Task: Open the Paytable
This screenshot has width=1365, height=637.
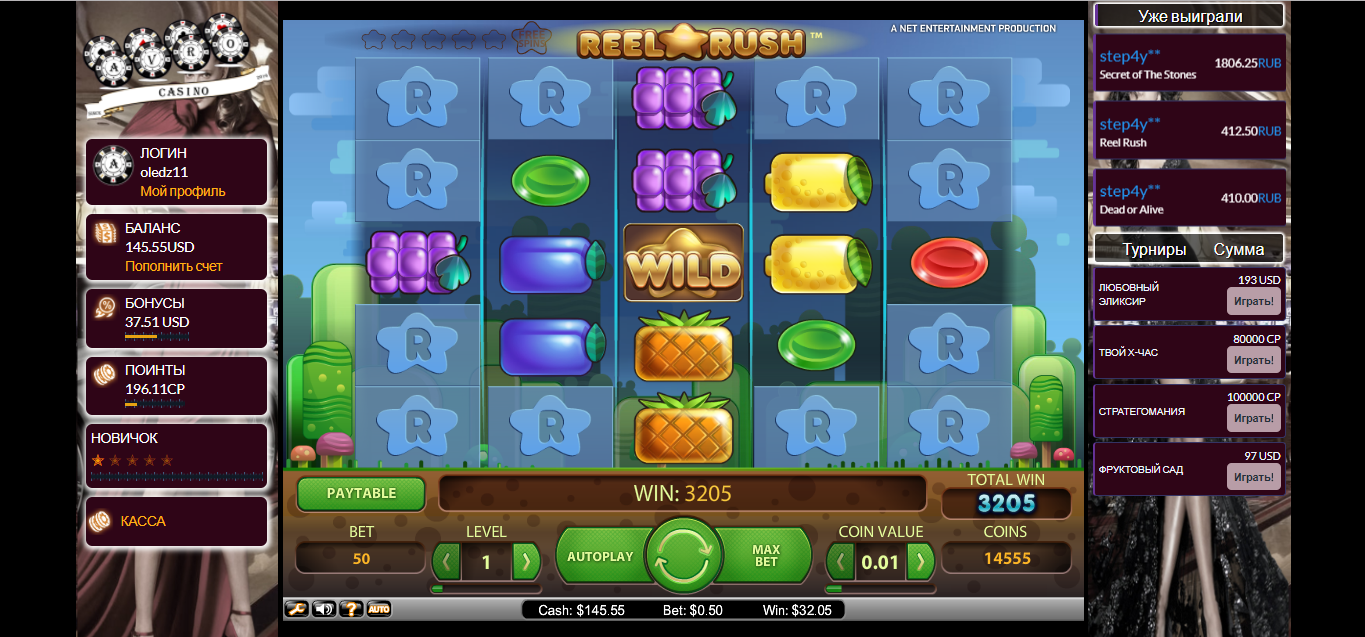Action: tap(361, 494)
